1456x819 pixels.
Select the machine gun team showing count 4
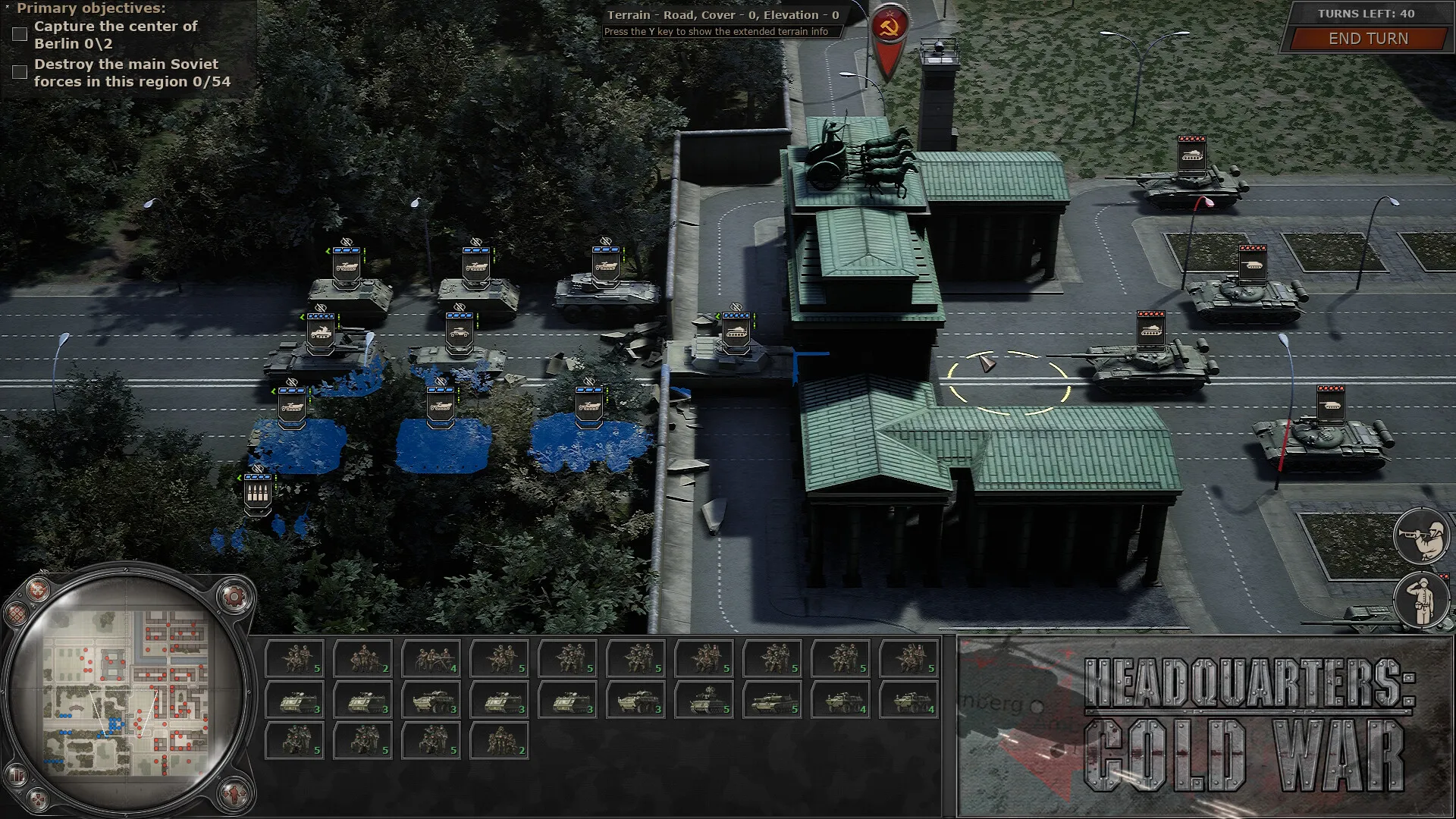432,656
